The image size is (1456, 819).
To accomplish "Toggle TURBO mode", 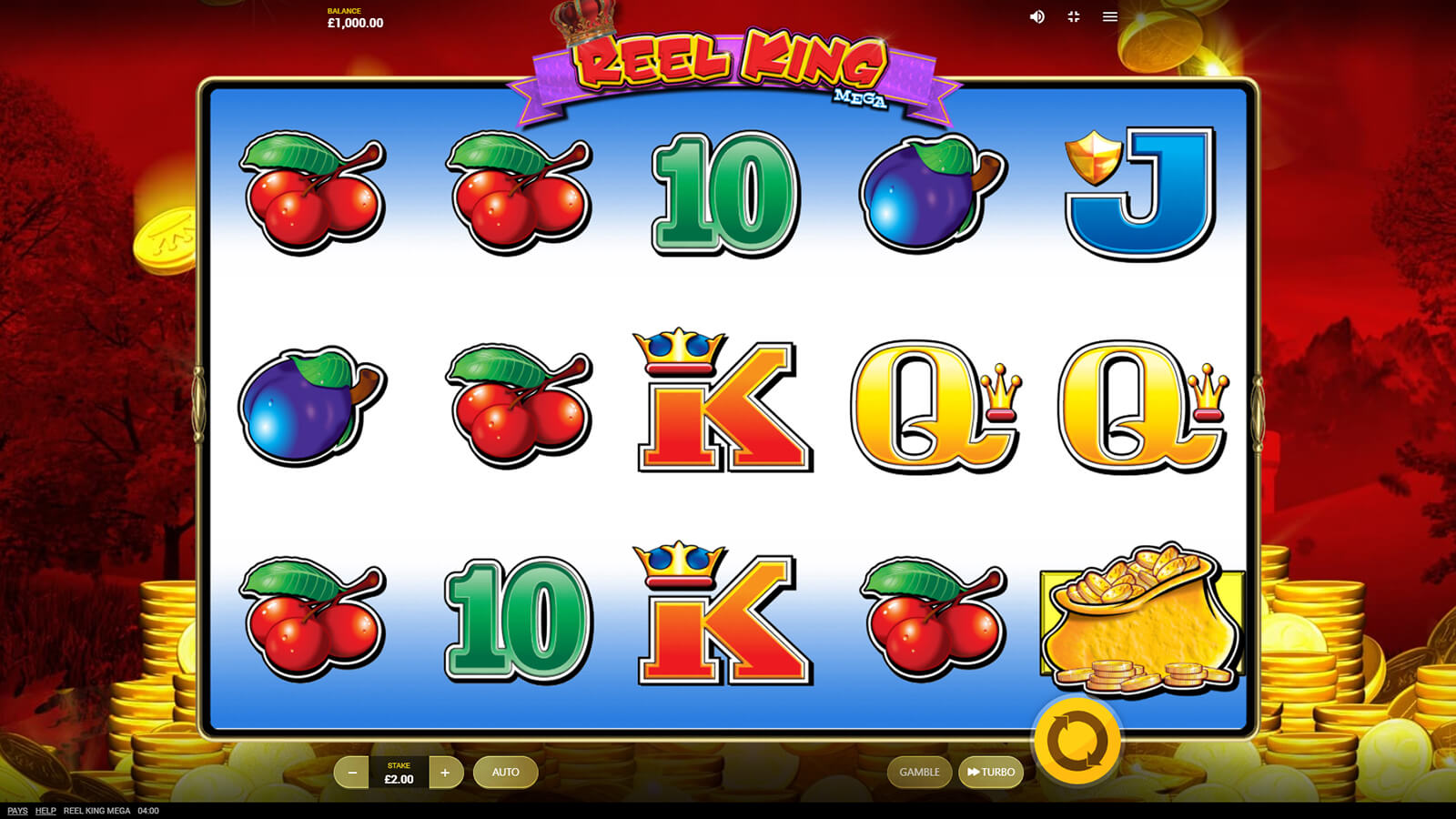I will [x=991, y=773].
